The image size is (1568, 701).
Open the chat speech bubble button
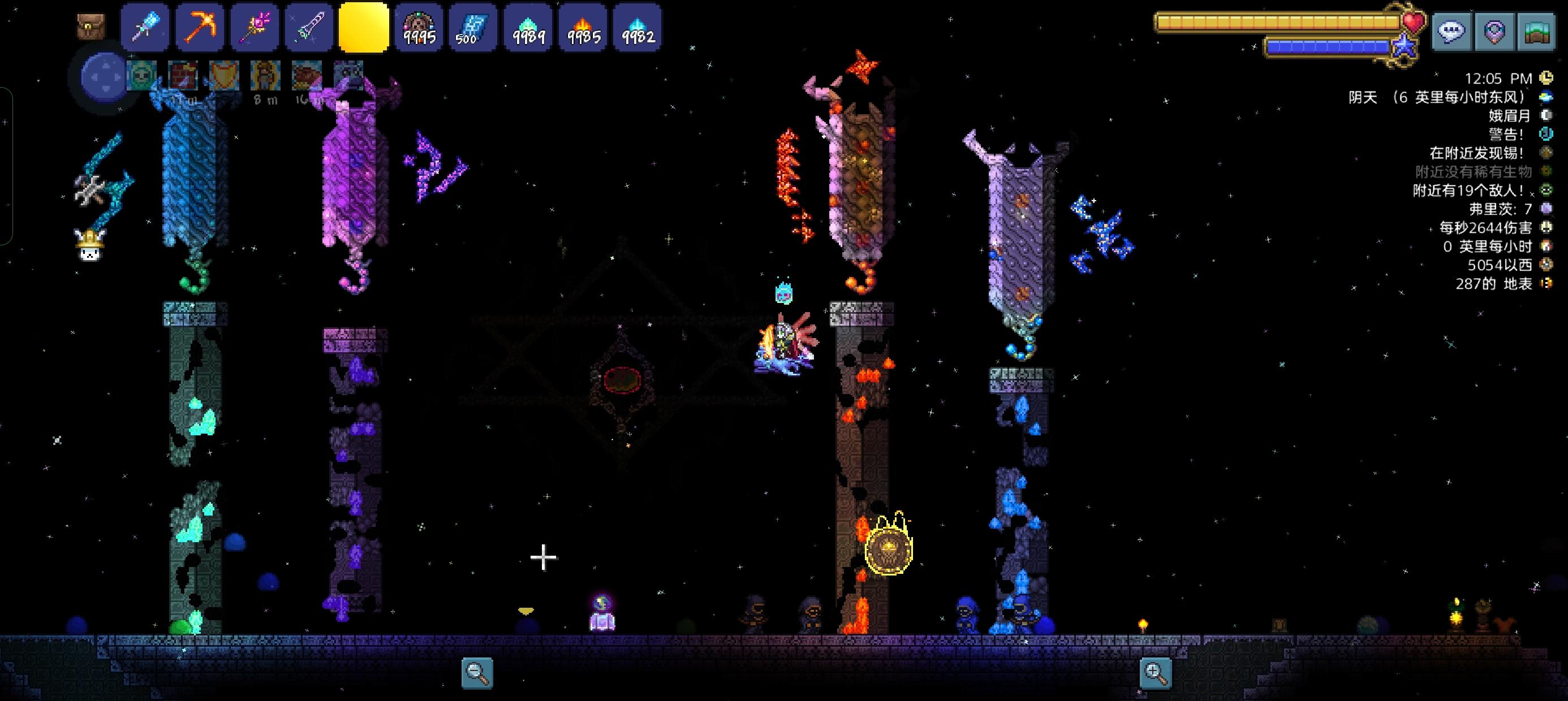[x=1451, y=32]
